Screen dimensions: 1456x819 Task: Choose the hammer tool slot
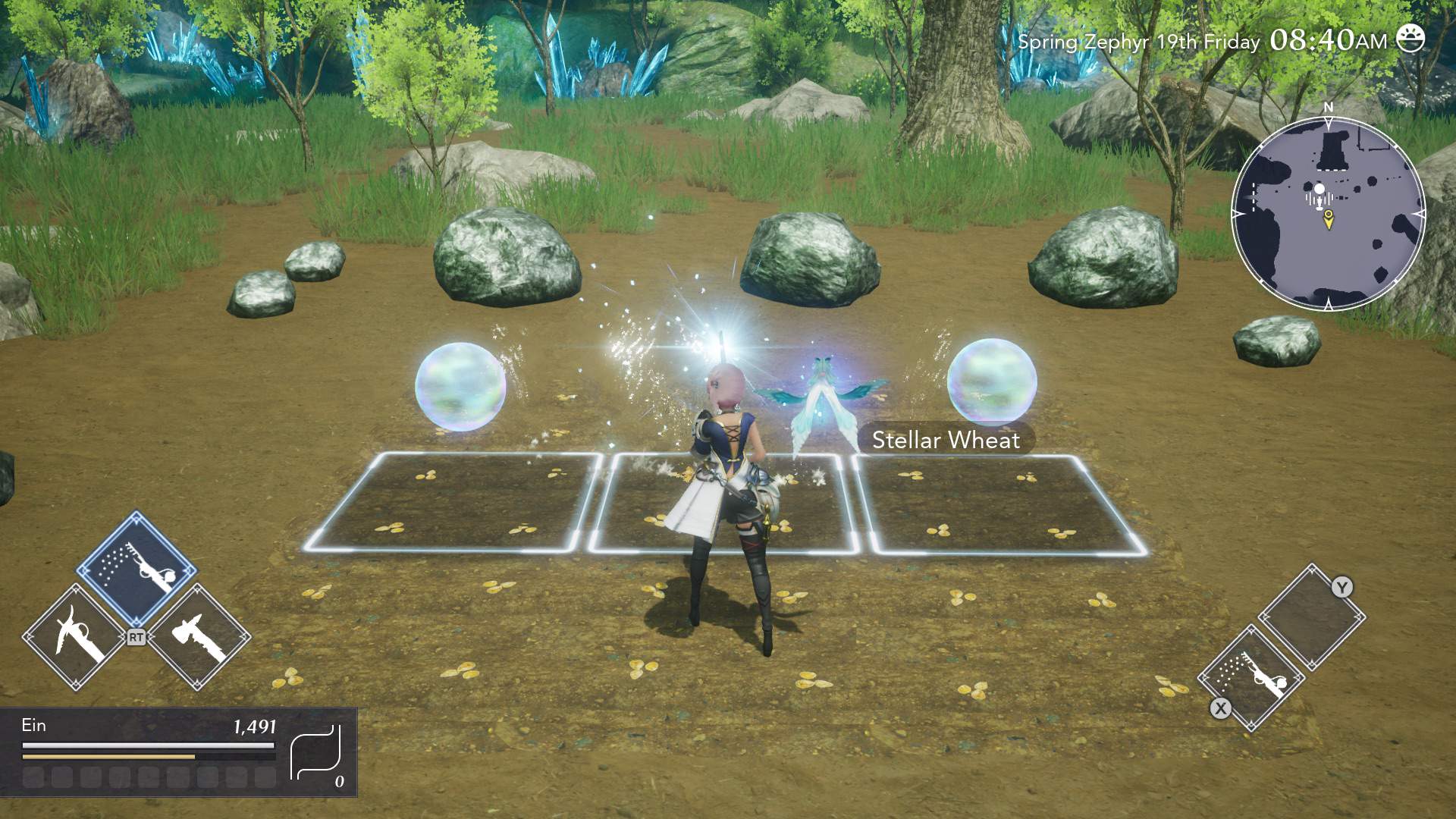199,637
